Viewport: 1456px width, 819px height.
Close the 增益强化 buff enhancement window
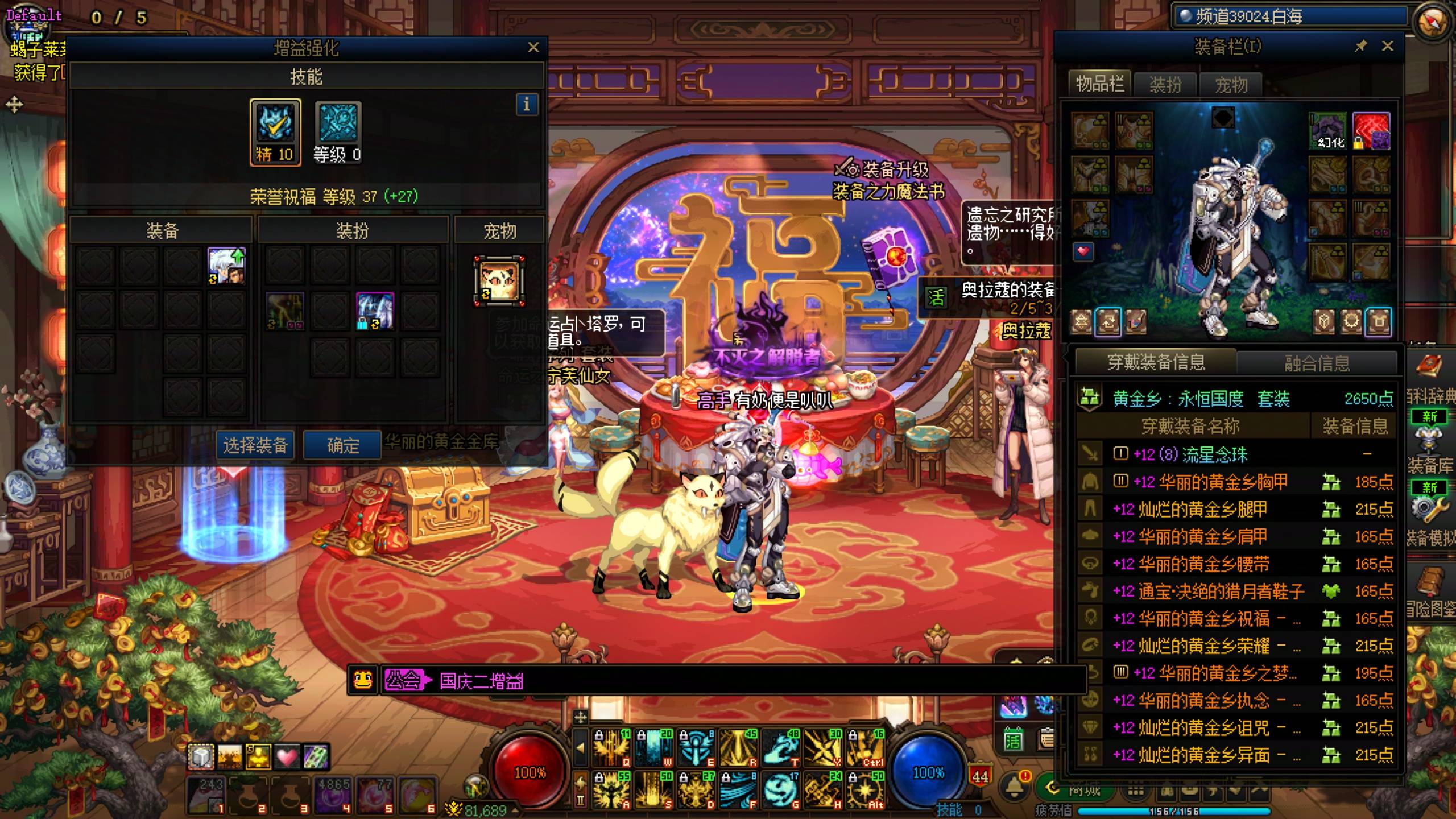pyautogui.click(x=533, y=48)
